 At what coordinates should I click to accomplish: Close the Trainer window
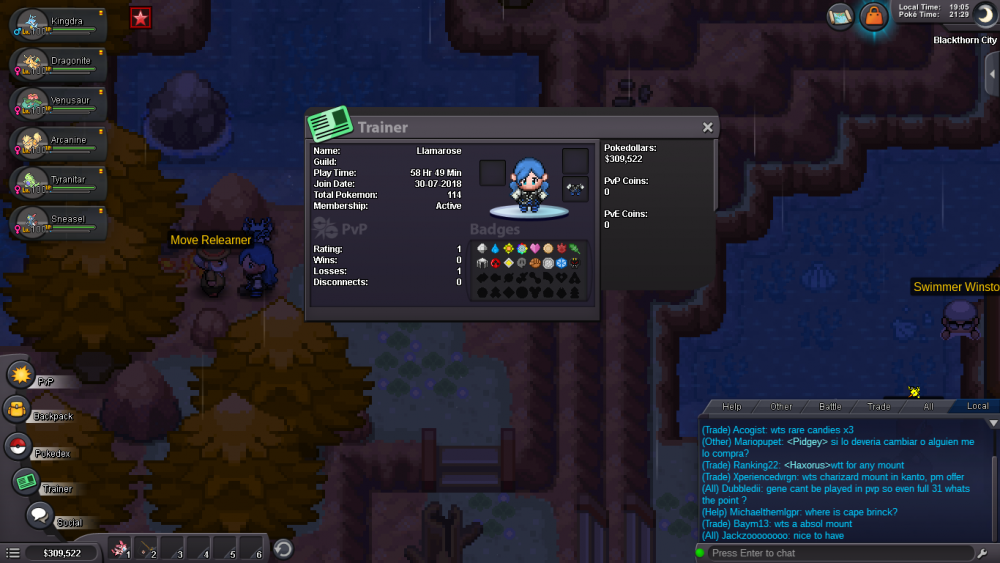(x=707, y=127)
